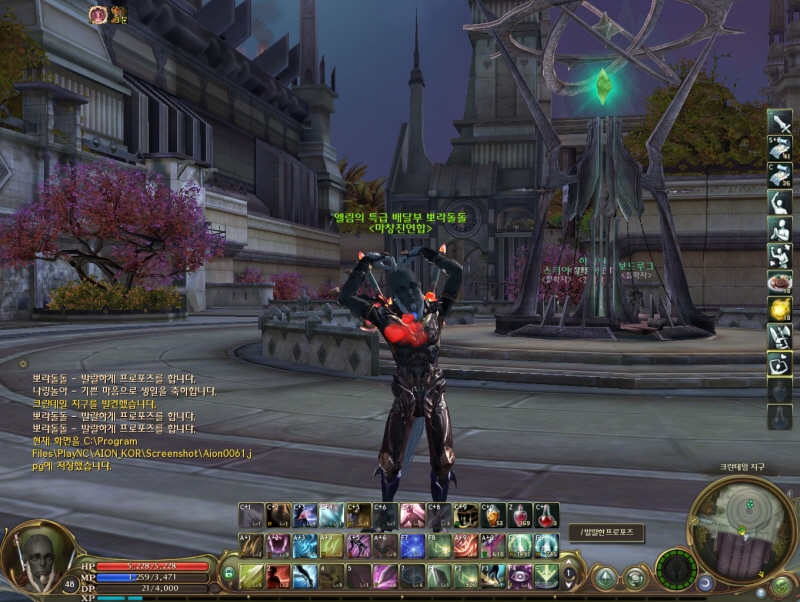This screenshot has height=602, width=800.
Task: Activate the first skill in the bottom hotbar row
Action: (x=250, y=576)
